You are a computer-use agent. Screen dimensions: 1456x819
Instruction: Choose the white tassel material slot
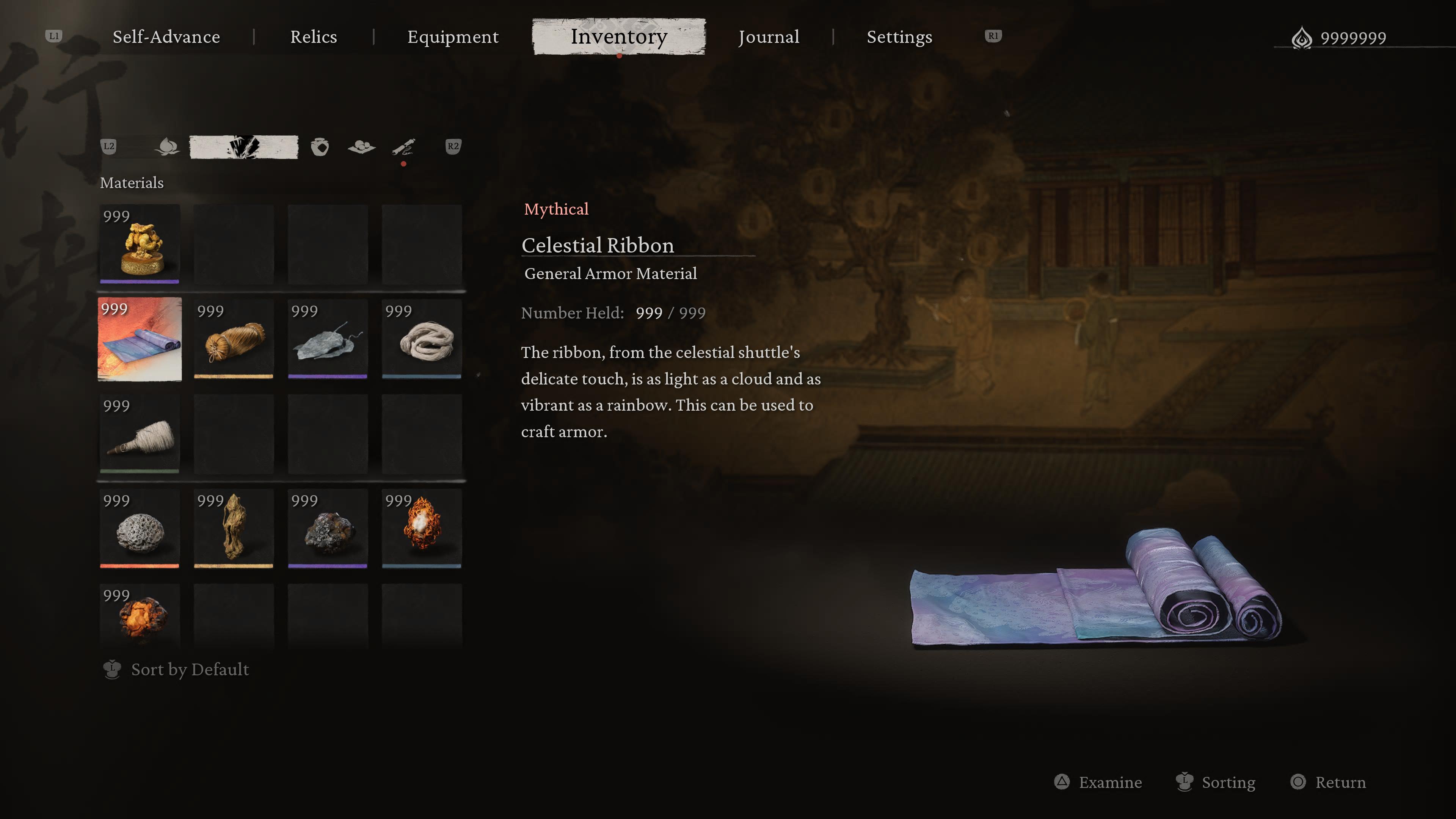140,434
